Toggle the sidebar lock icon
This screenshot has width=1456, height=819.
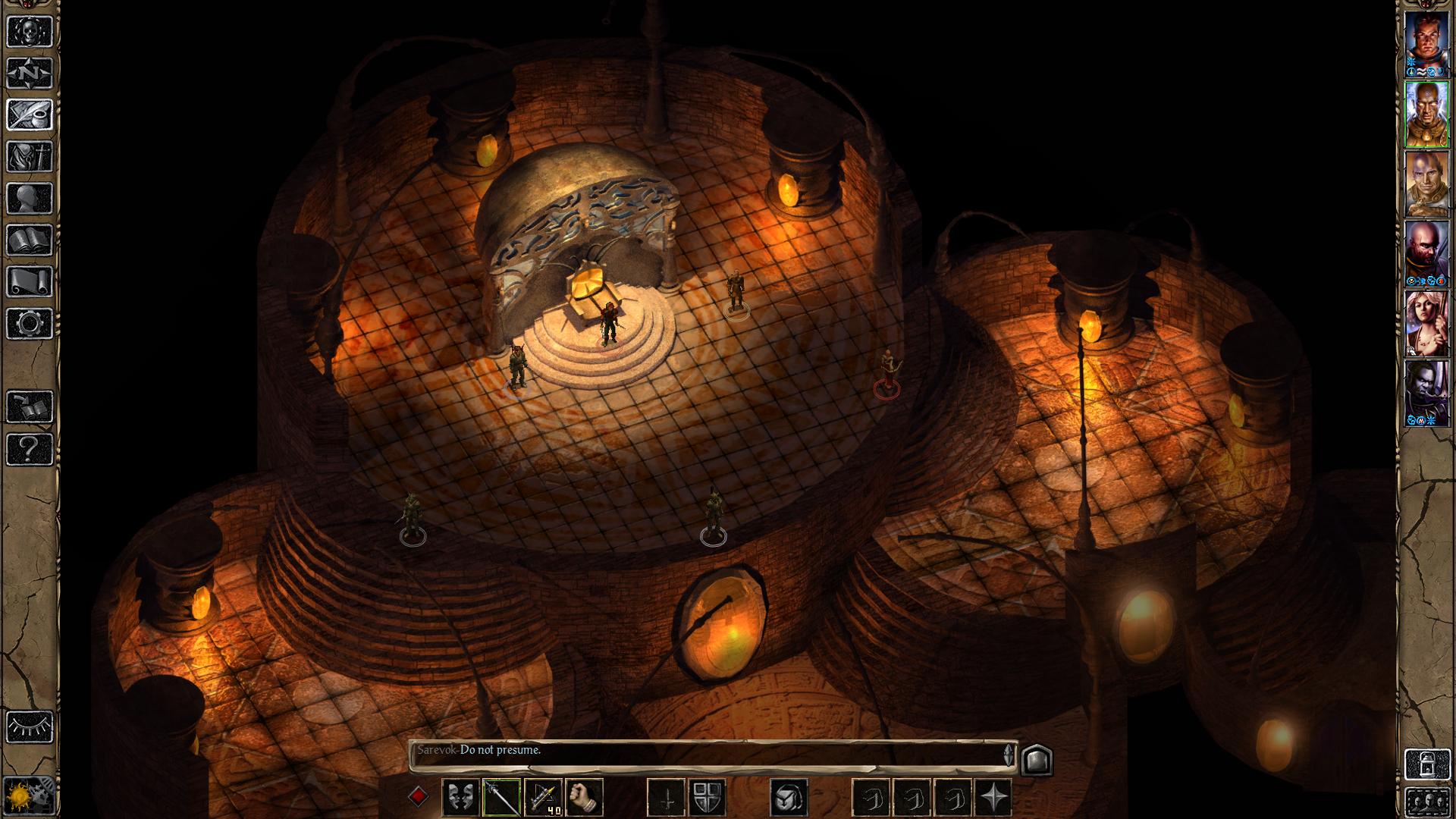tap(1428, 764)
